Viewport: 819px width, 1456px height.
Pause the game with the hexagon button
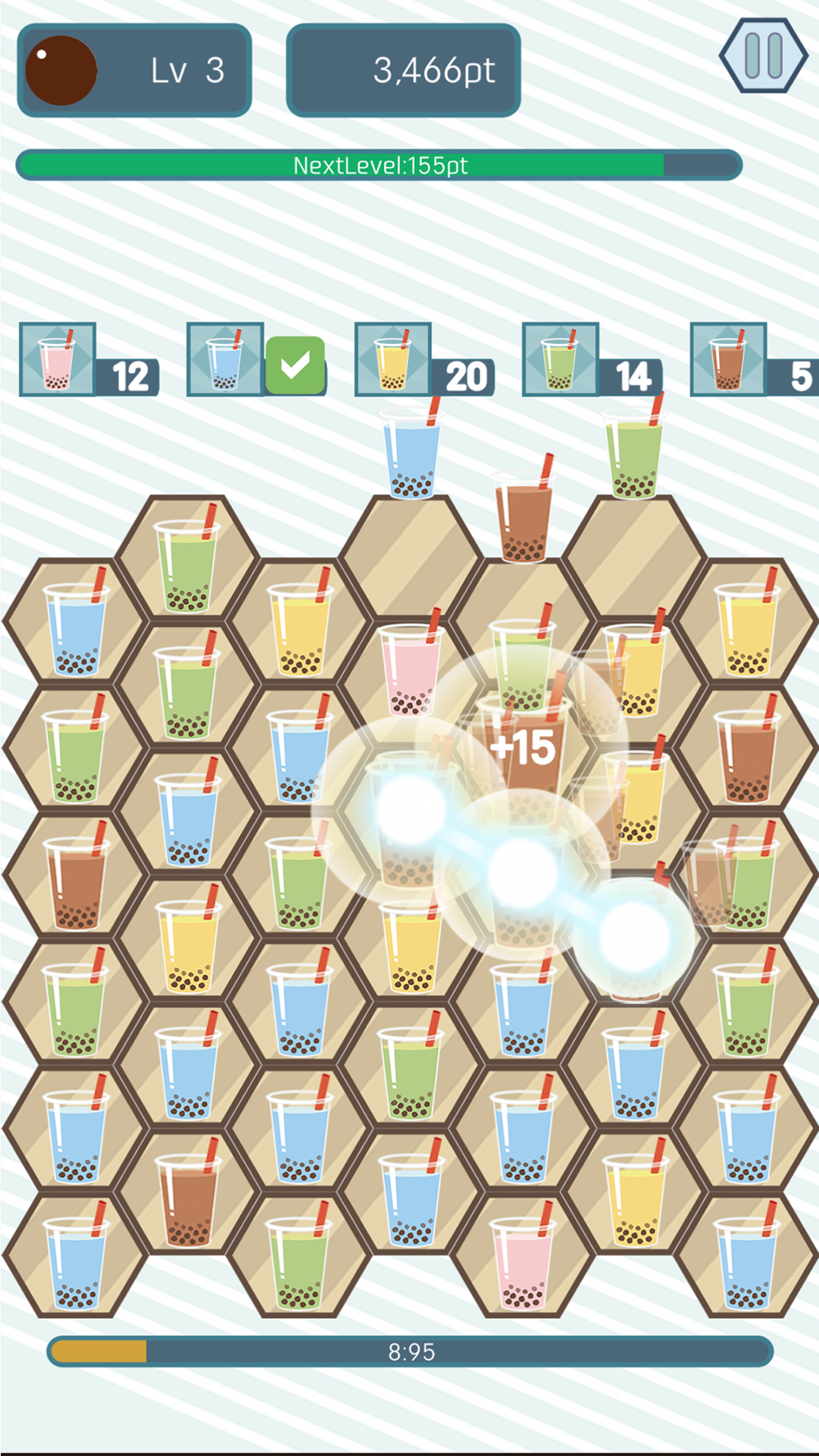(763, 56)
